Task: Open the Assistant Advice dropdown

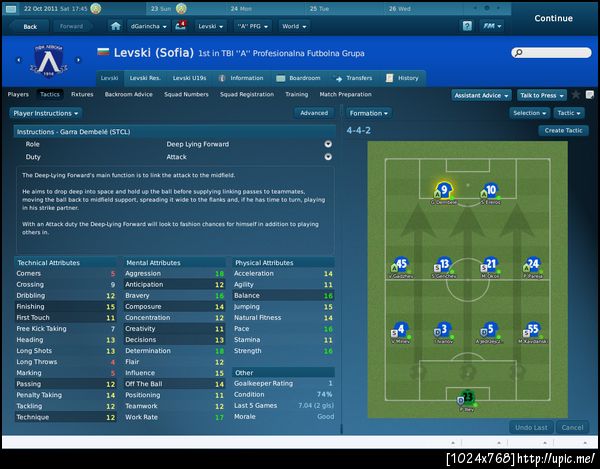Action: click(481, 95)
